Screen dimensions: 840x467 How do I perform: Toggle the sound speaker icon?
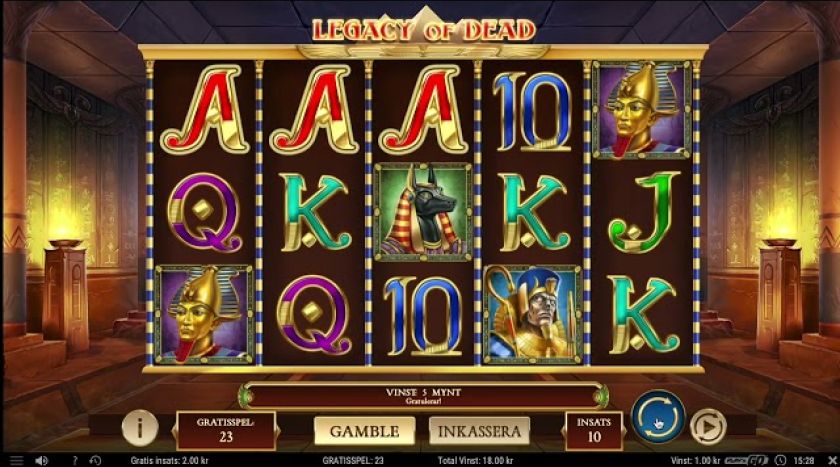(x=43, y=460)
